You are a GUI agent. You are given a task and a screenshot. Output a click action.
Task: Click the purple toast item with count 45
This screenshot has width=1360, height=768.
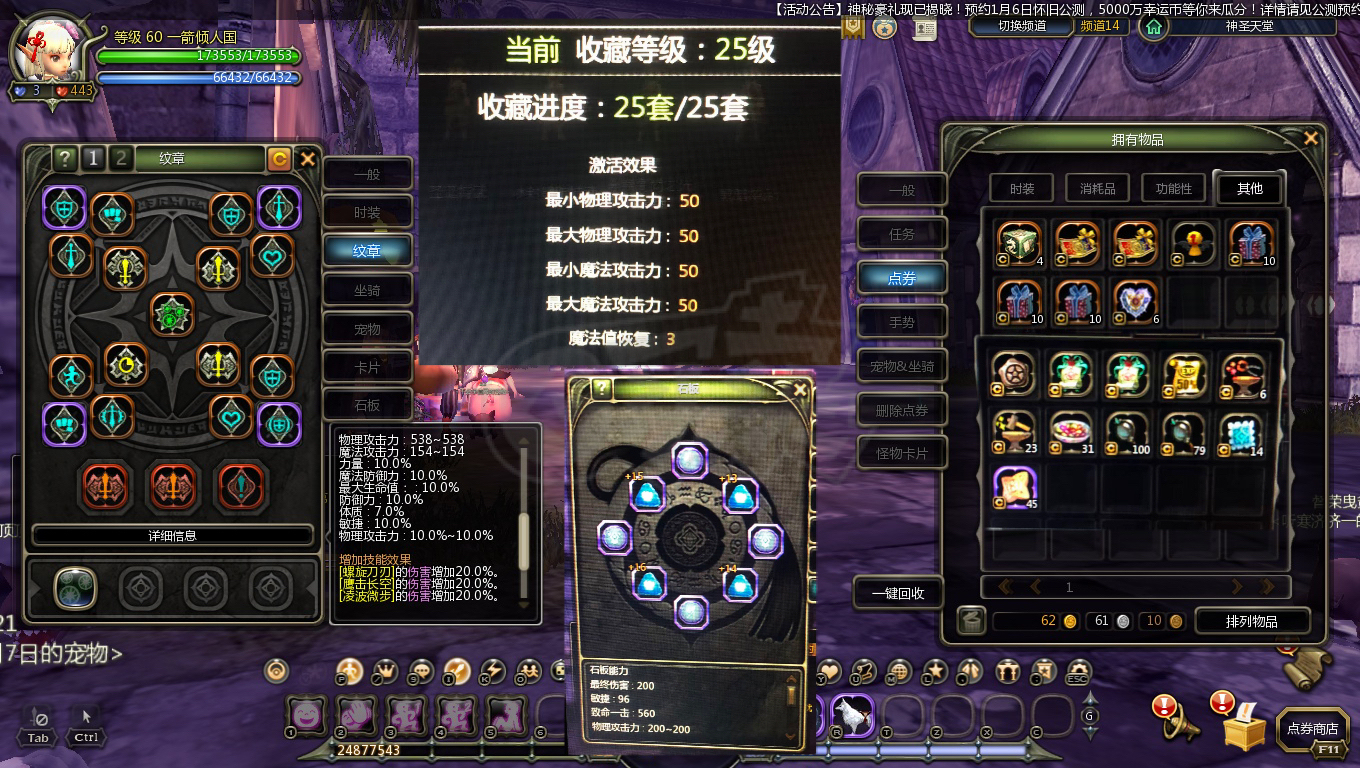pyautogui.click(x=1012, y=487)
